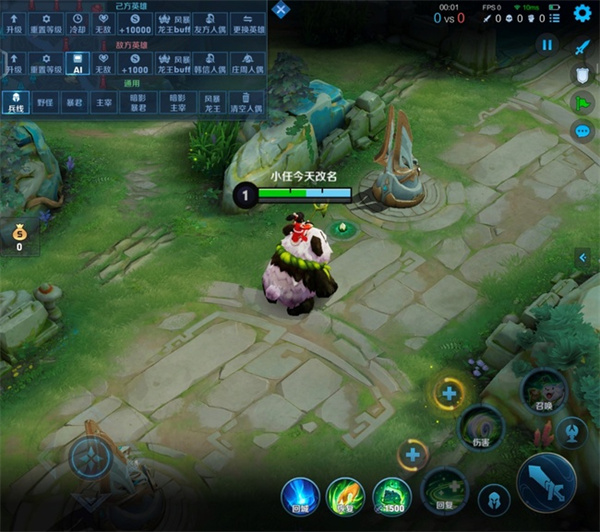Add +10000 gold to own hero
This screenshot has height=532, width=600.
134,23
